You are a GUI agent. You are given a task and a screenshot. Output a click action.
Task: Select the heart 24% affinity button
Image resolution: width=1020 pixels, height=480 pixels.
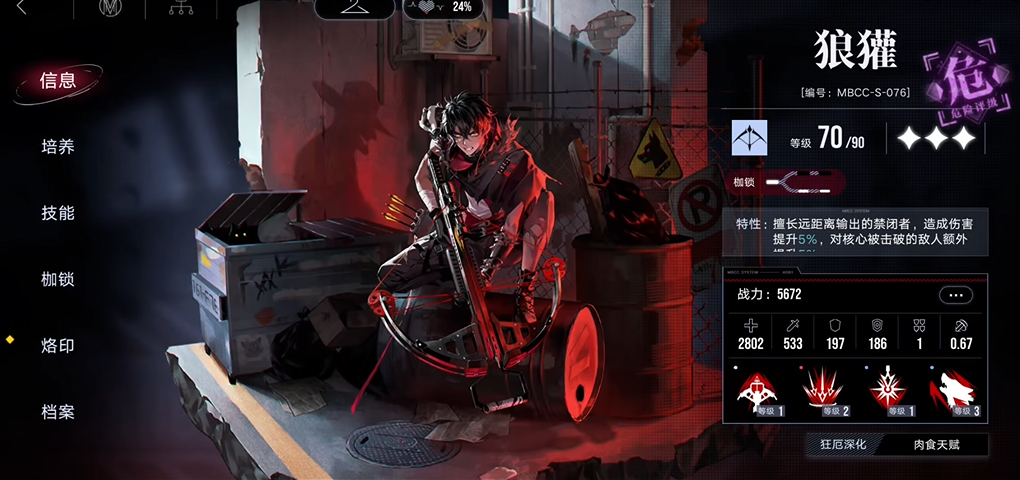(x=443, y=8)
